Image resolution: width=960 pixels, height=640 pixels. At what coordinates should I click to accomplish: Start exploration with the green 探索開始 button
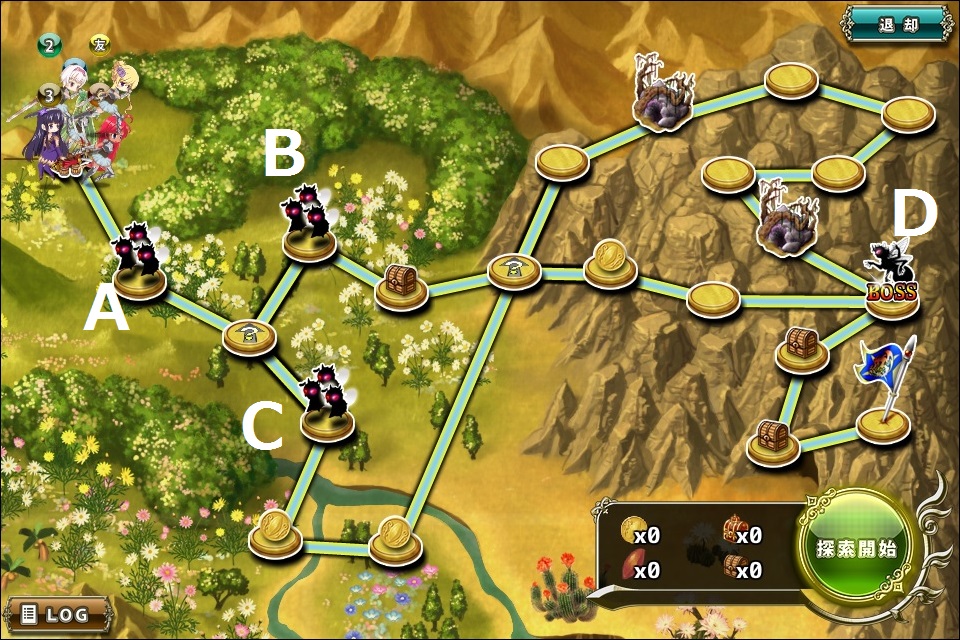(x=855, y=549)
